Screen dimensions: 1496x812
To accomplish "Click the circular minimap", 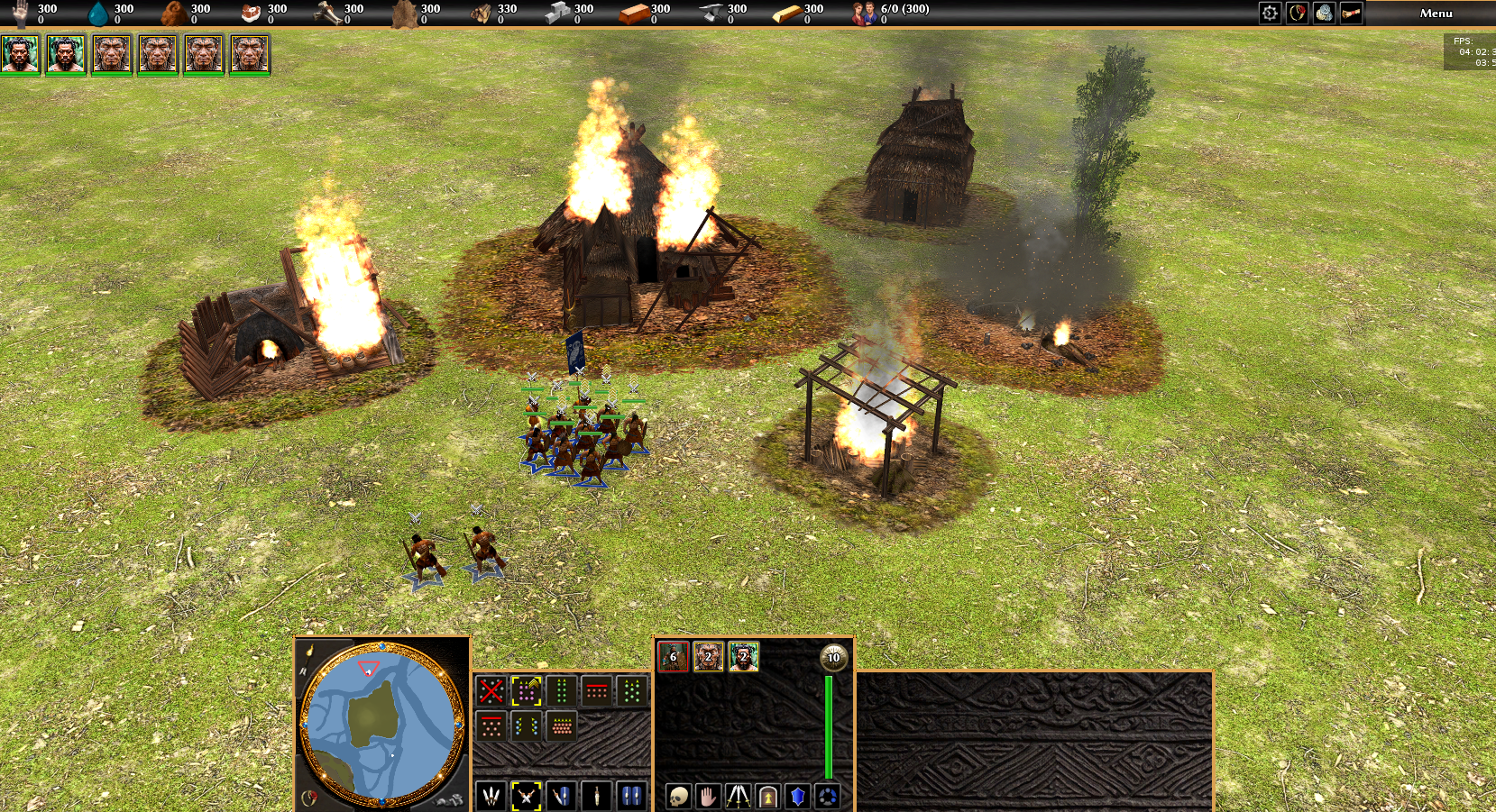I will (381, 724).
